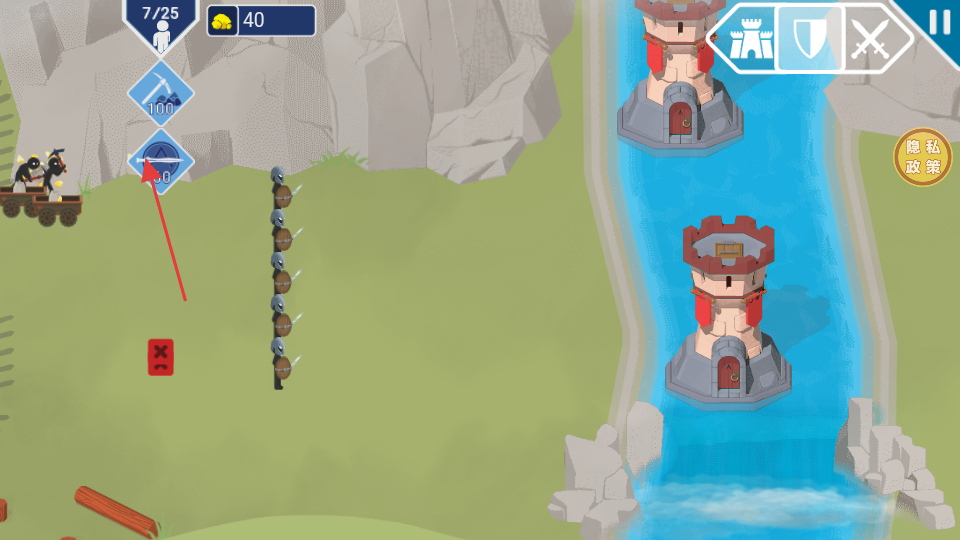The height and width of the screenshot is (540, 960).
Task: Buy a miner for 100 gold
Action: [x=160, y=93]
